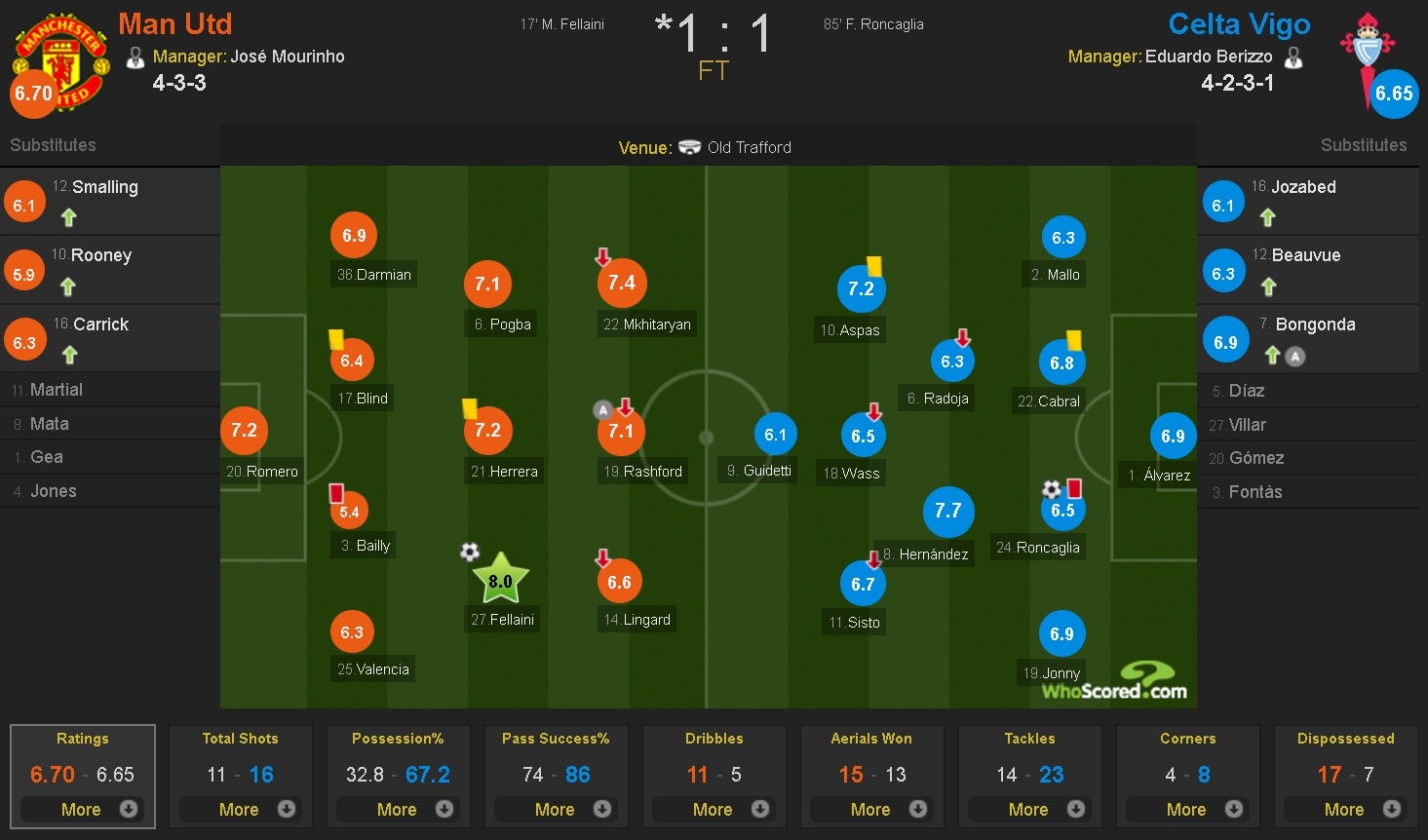Expand More options under Dispossessed
This screenshot has height=840, width=1428.
(1345, 809)
